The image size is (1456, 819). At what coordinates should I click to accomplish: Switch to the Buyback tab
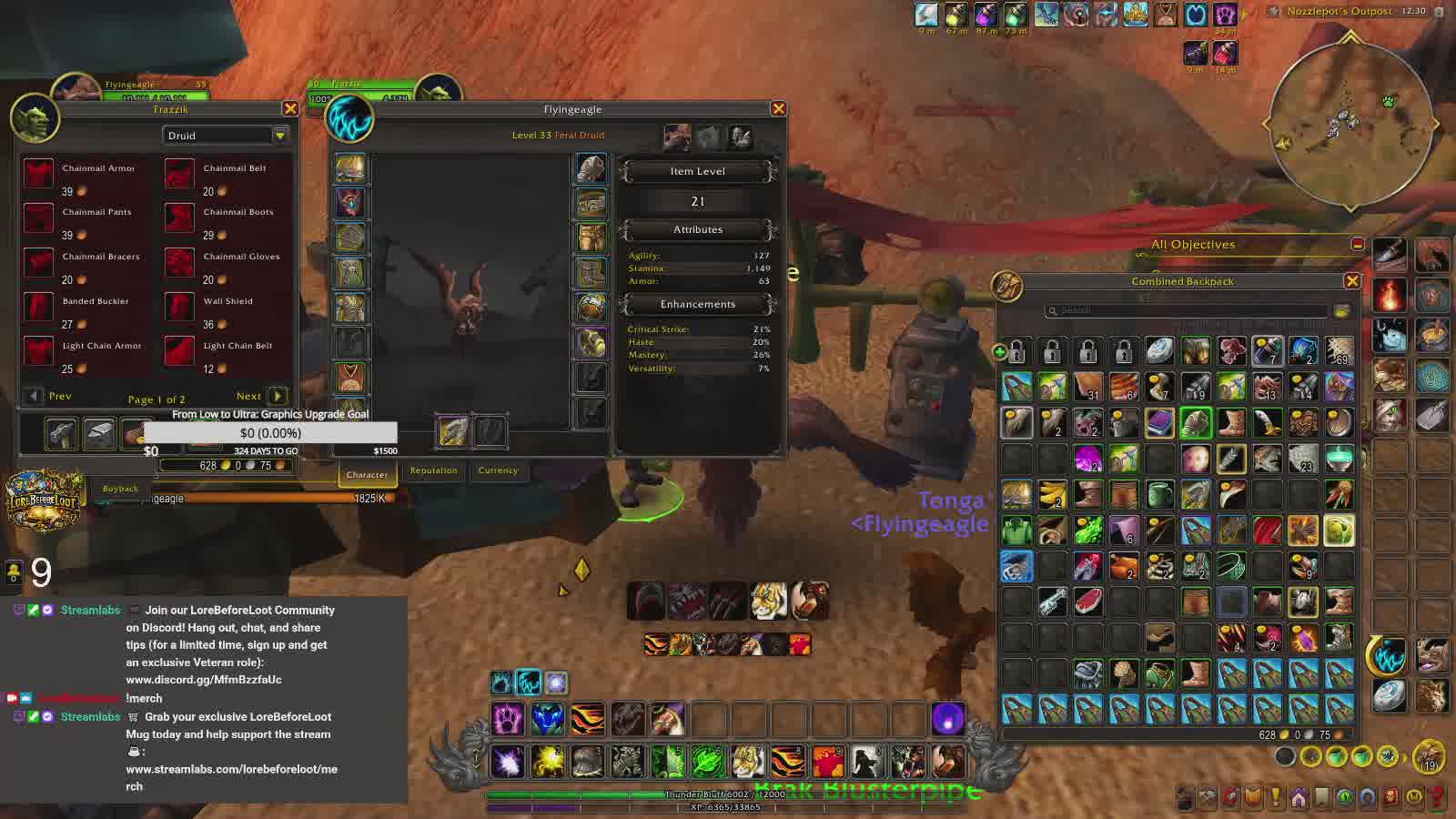pyautogui.click(x=120, y=489)
